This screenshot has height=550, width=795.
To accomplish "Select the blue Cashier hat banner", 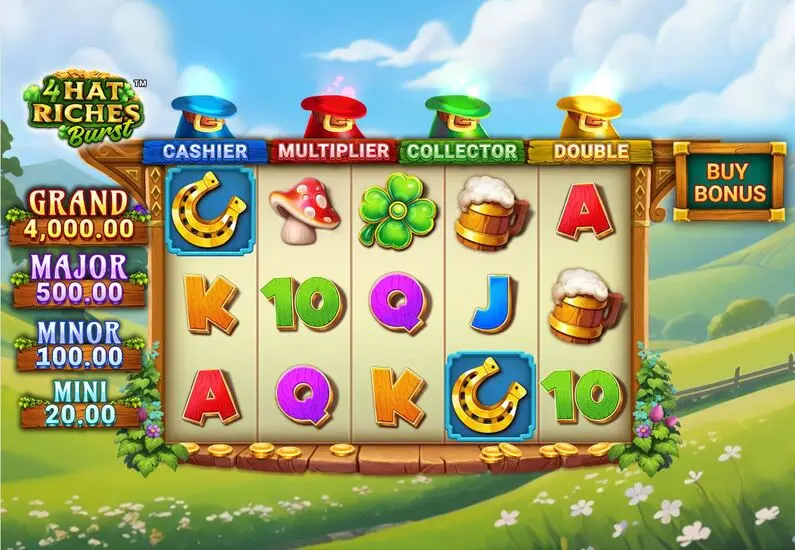I will click(205, 151).
